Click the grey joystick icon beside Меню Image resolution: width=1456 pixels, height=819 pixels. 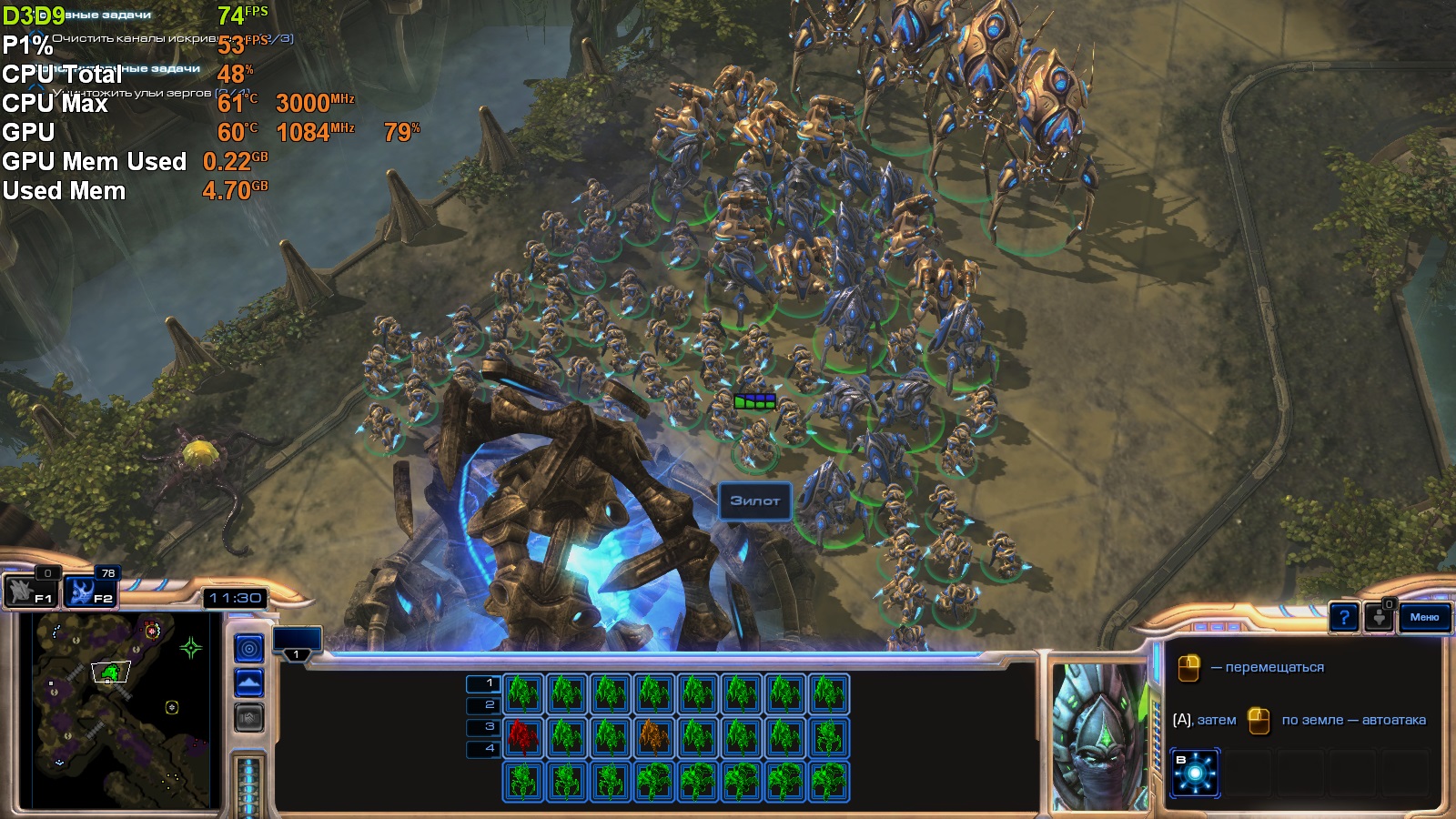(x=1380, y=617)
